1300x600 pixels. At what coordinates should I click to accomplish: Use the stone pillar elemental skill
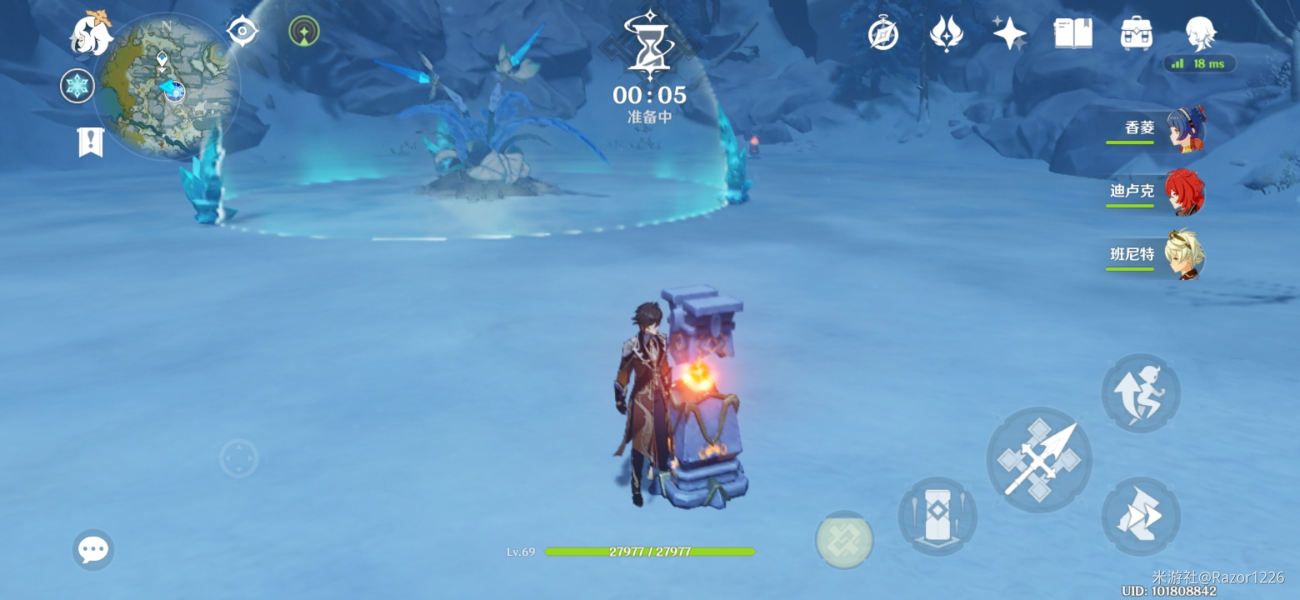click(x=937, y=516)
